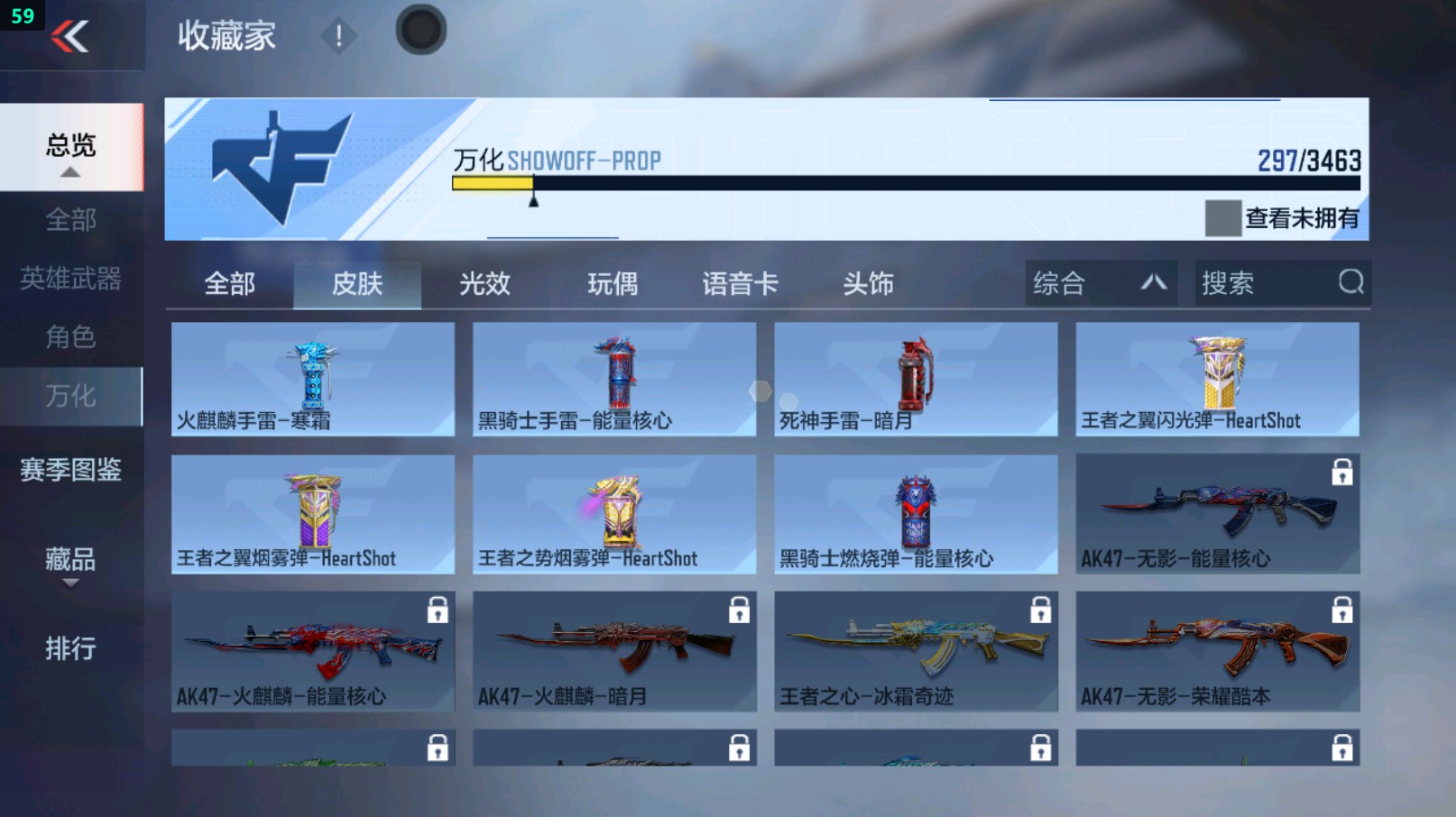The width and height of the screenshot is (1456, 817).
Task: Switch to the 光效 tab
Action: pos(485,283)
